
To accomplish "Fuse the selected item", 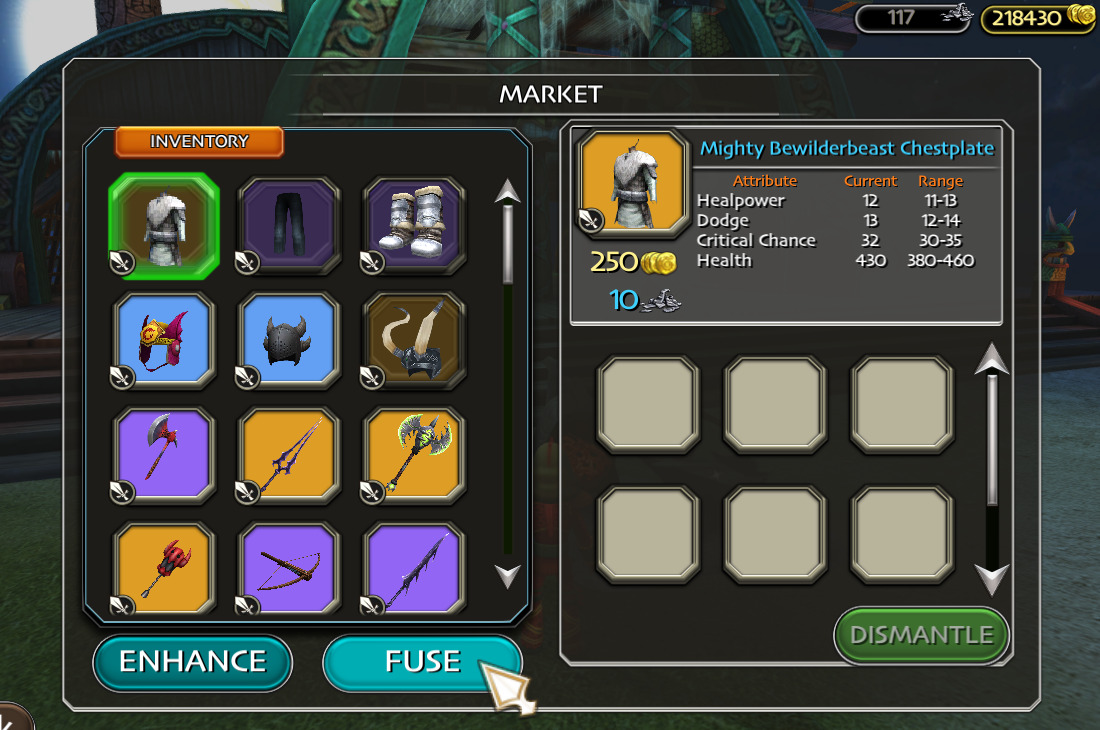I will pos(422,662).
